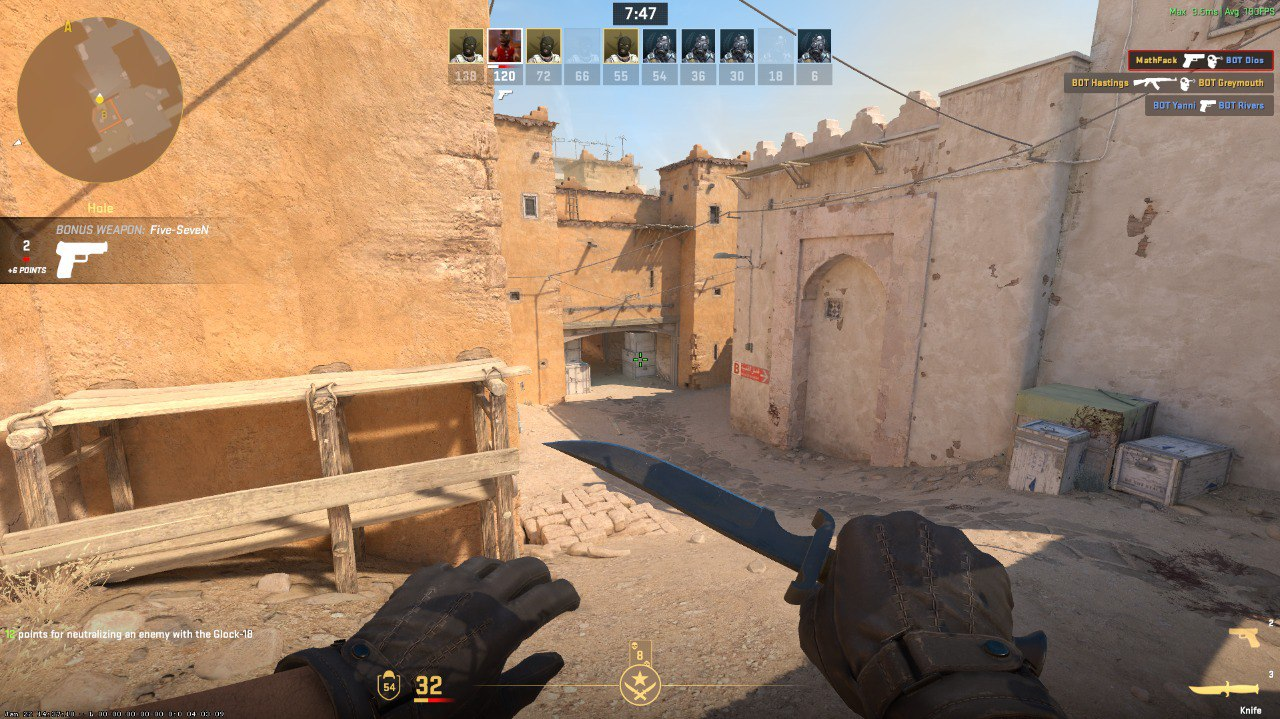Select the red-highlighted player avatar with 120 points
1280x719 pixels.
(x=505, y=46)
